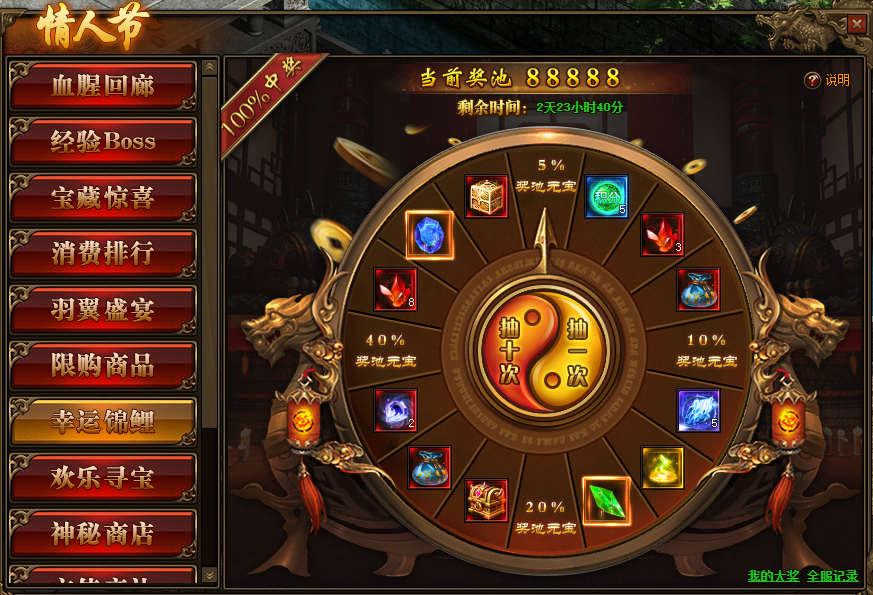
Task: Click the sidebar scroll-down arrow
Action: (209, 574)
